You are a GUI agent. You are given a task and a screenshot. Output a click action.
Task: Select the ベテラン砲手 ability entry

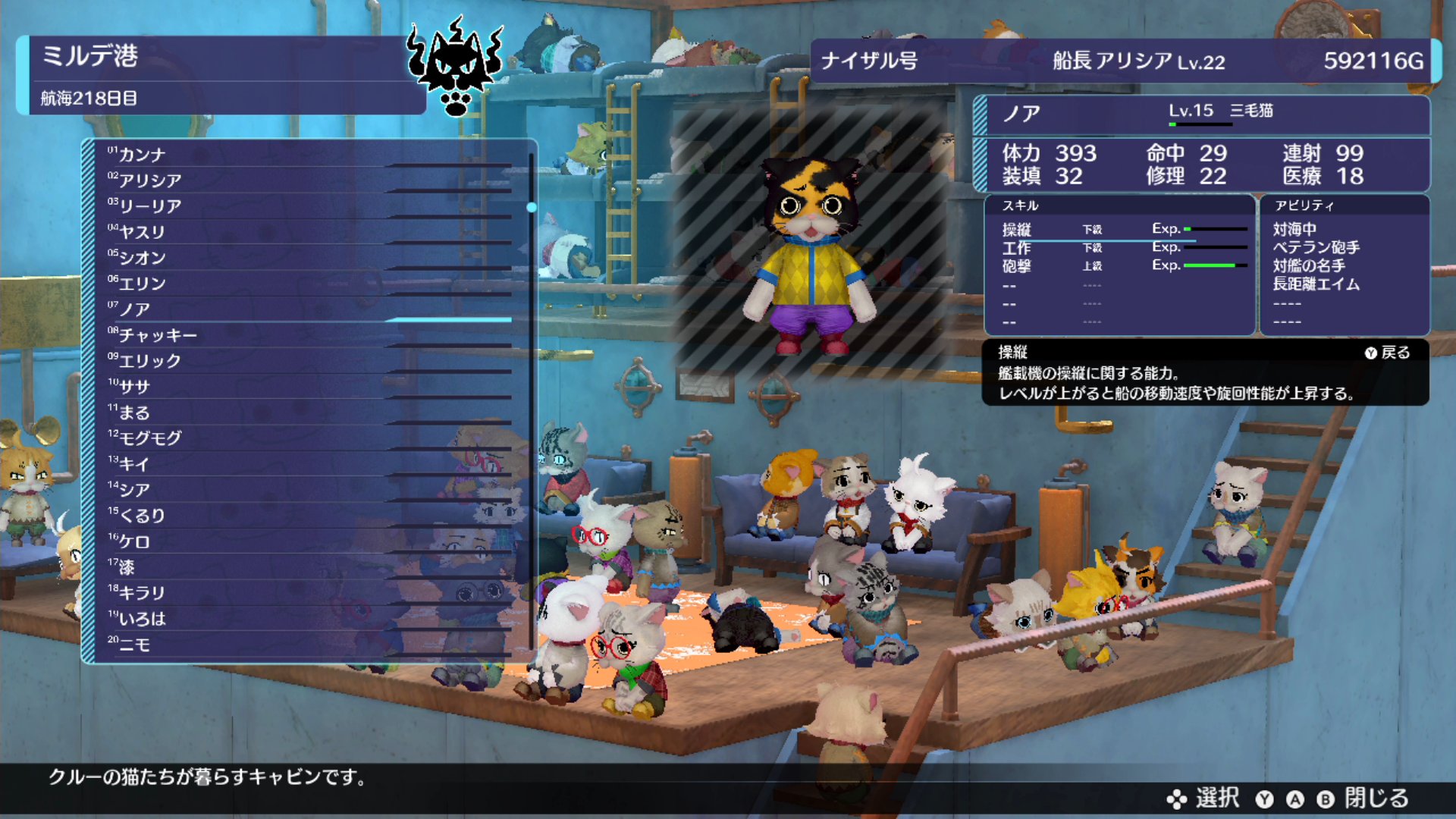pyautogui.click(x=1316, y=248)
